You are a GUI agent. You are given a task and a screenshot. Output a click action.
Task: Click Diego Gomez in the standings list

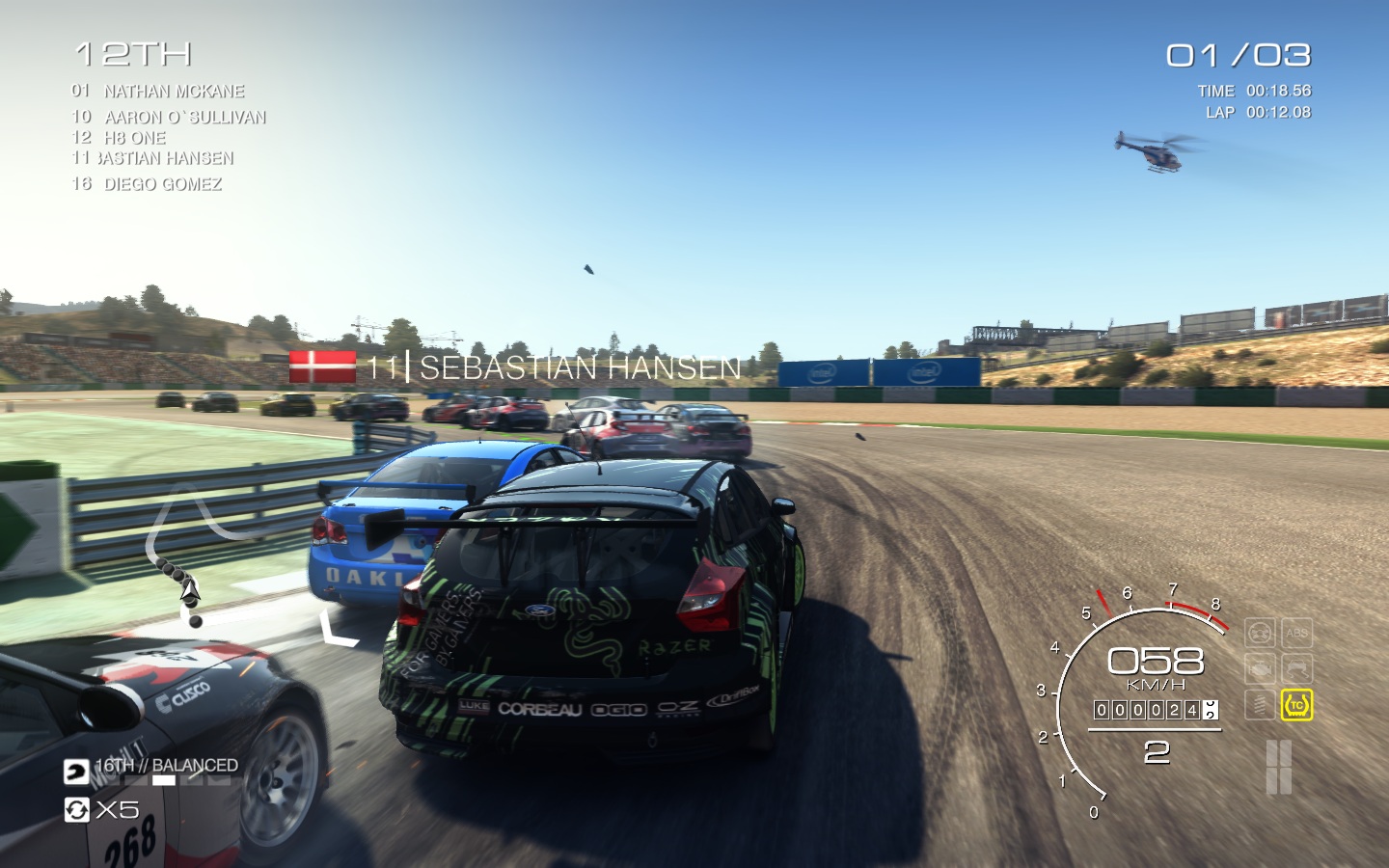tap(162, 184)
